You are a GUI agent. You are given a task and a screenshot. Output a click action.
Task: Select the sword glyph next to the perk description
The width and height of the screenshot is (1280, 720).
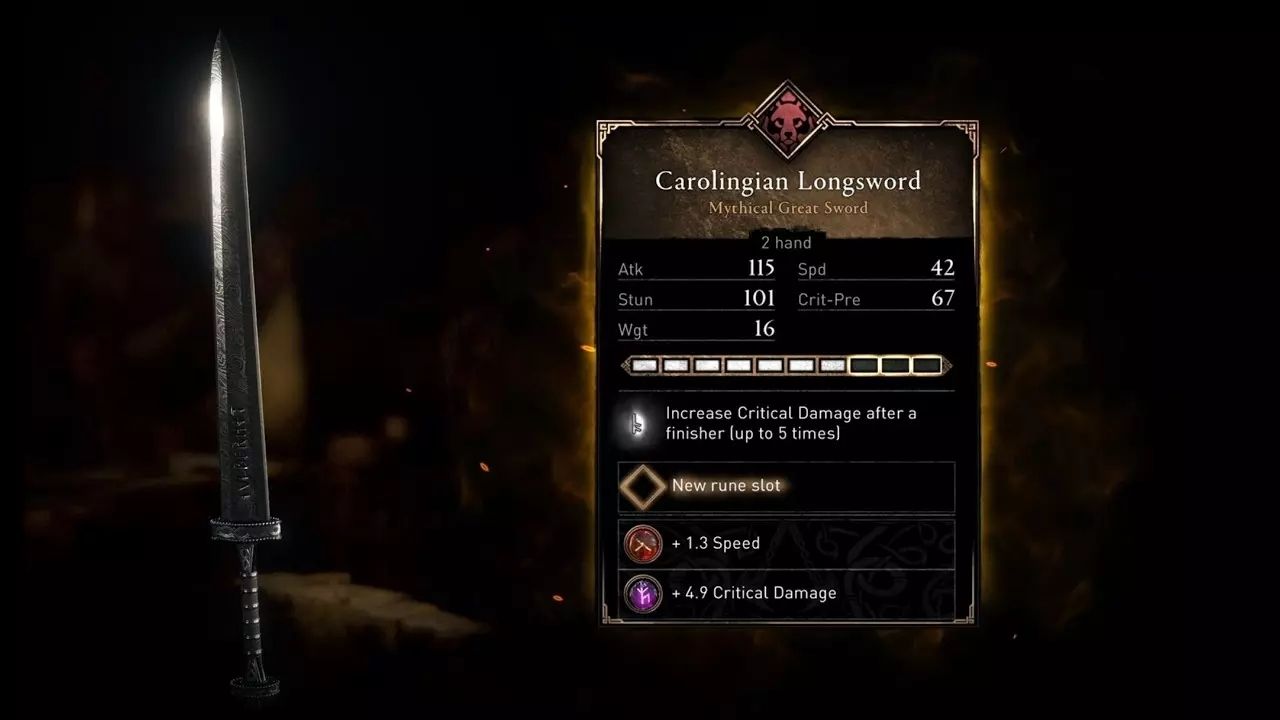click(x=637, y=423)
